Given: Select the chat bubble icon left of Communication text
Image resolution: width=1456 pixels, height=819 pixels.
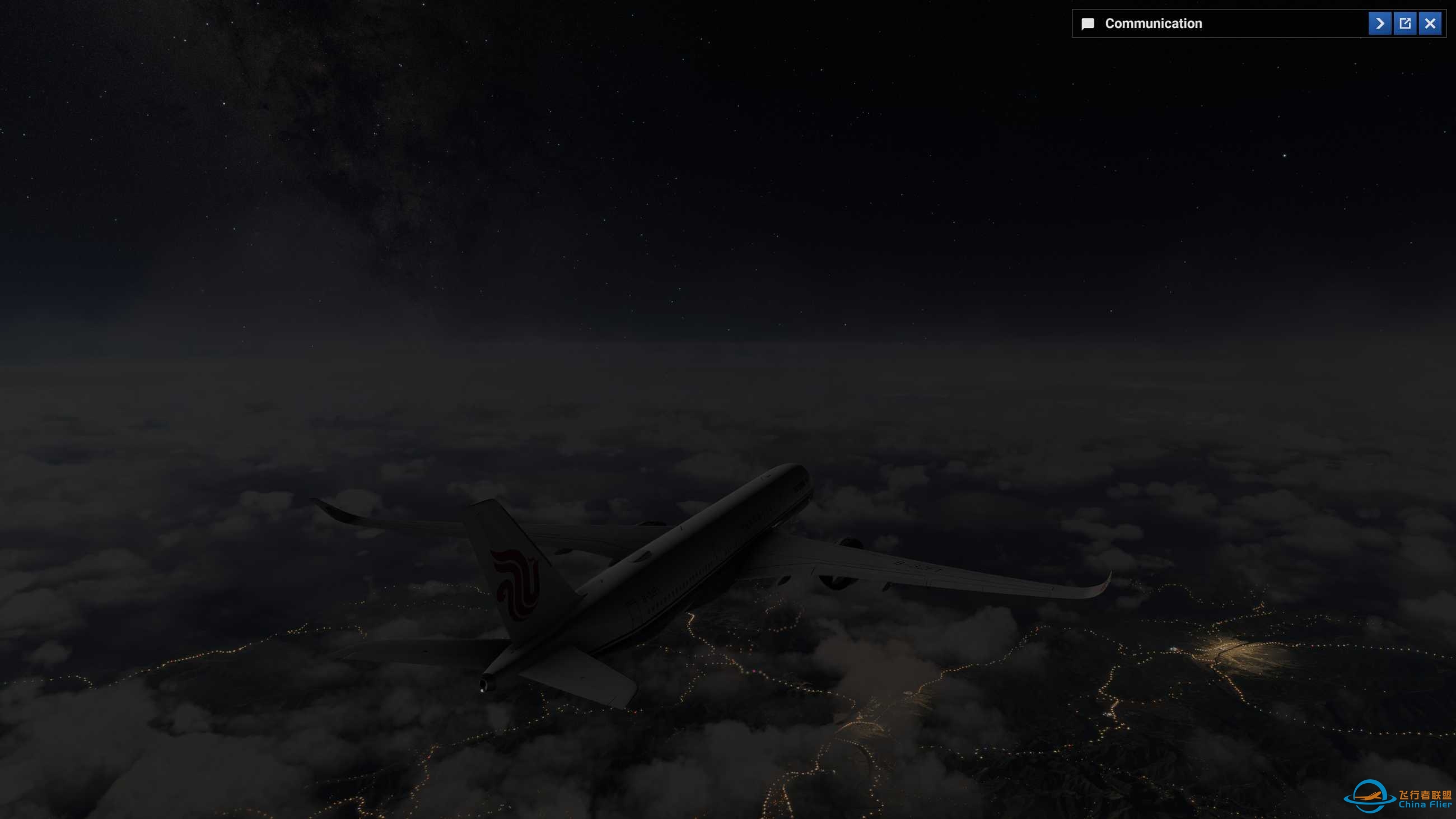Looking at the screenshot, I should 1088,23.
